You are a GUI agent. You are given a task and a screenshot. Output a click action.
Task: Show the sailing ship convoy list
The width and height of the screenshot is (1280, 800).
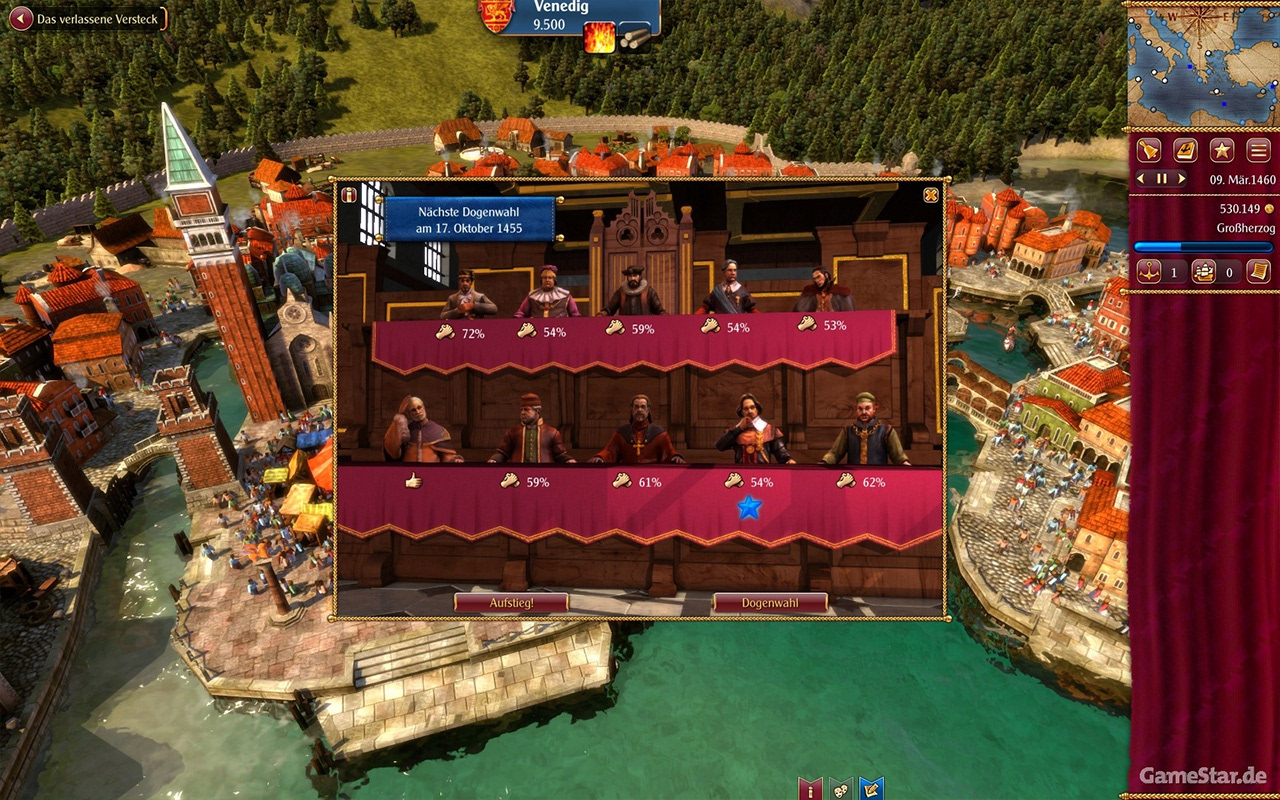(1204, 271)
